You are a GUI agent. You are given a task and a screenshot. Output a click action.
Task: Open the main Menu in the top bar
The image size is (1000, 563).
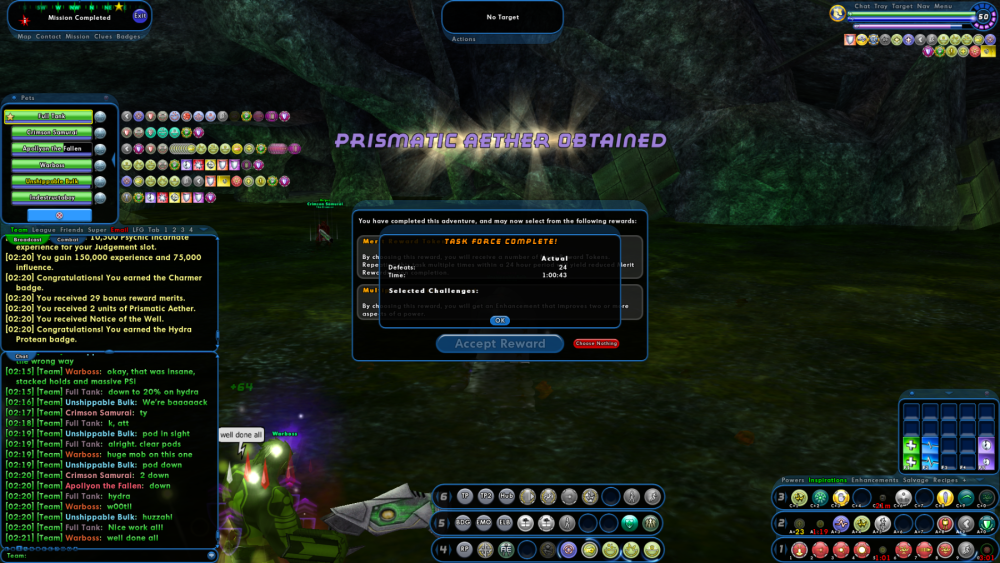click(x=943, y=6)
